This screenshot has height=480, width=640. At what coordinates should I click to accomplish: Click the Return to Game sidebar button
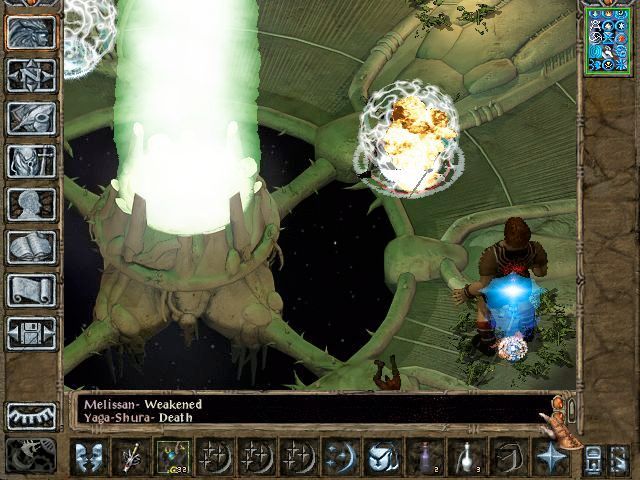pos(31,32)
